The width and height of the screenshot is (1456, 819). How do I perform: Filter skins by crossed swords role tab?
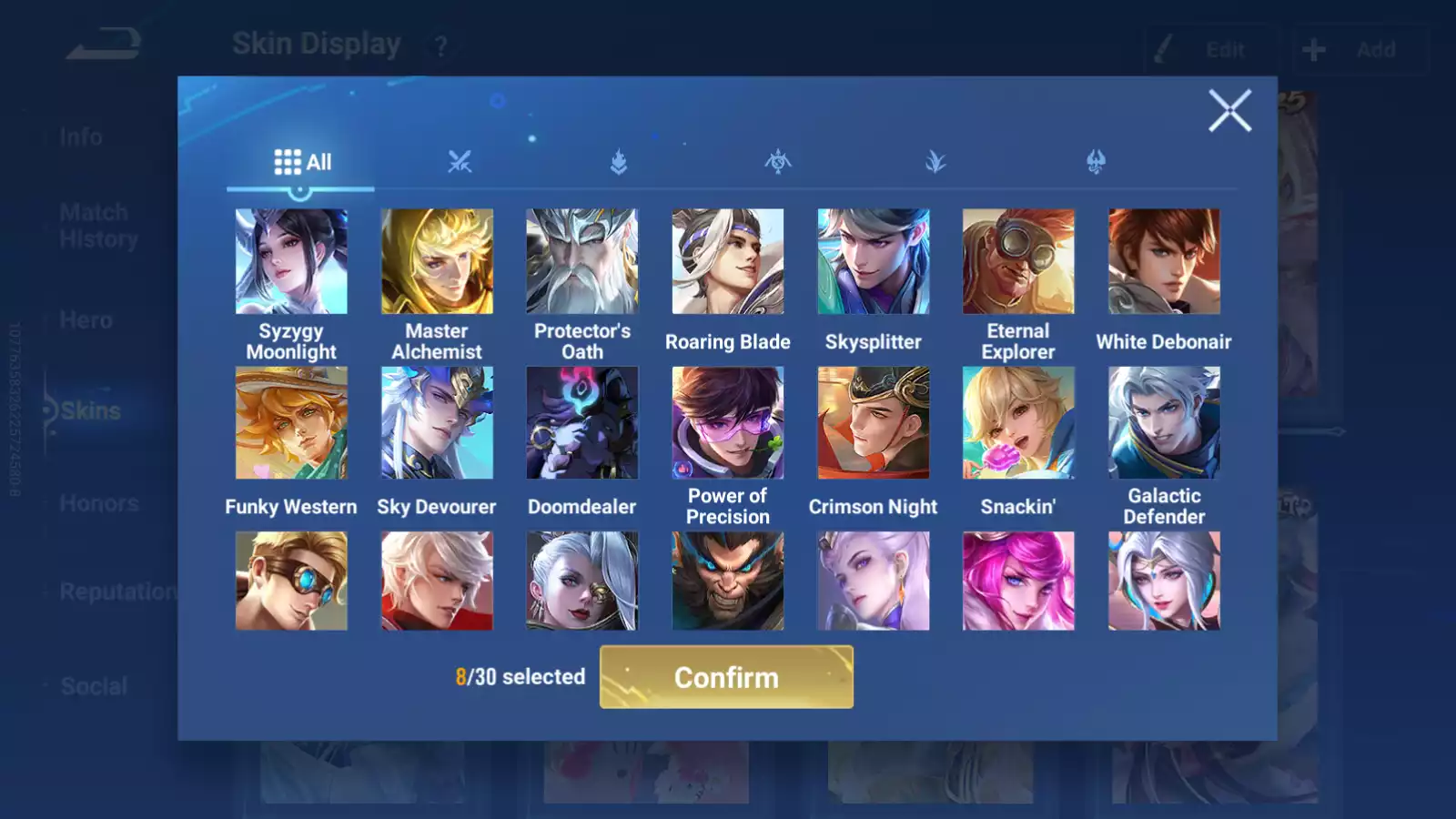460,163
